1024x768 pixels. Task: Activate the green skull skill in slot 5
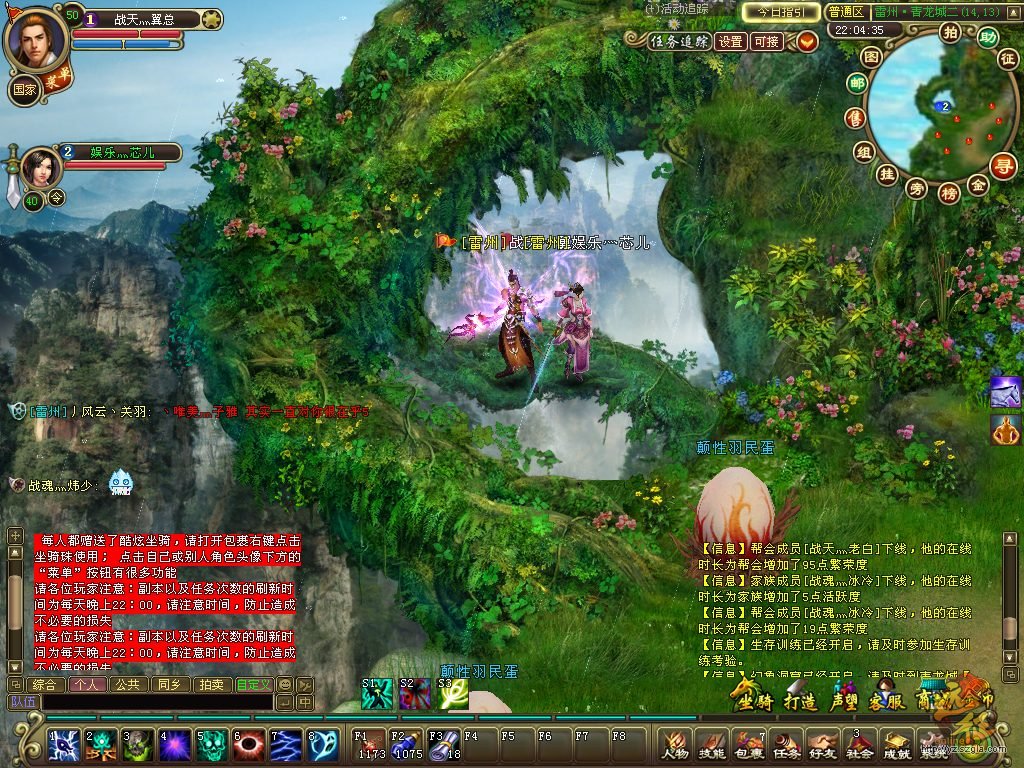[x=210, y=745]
